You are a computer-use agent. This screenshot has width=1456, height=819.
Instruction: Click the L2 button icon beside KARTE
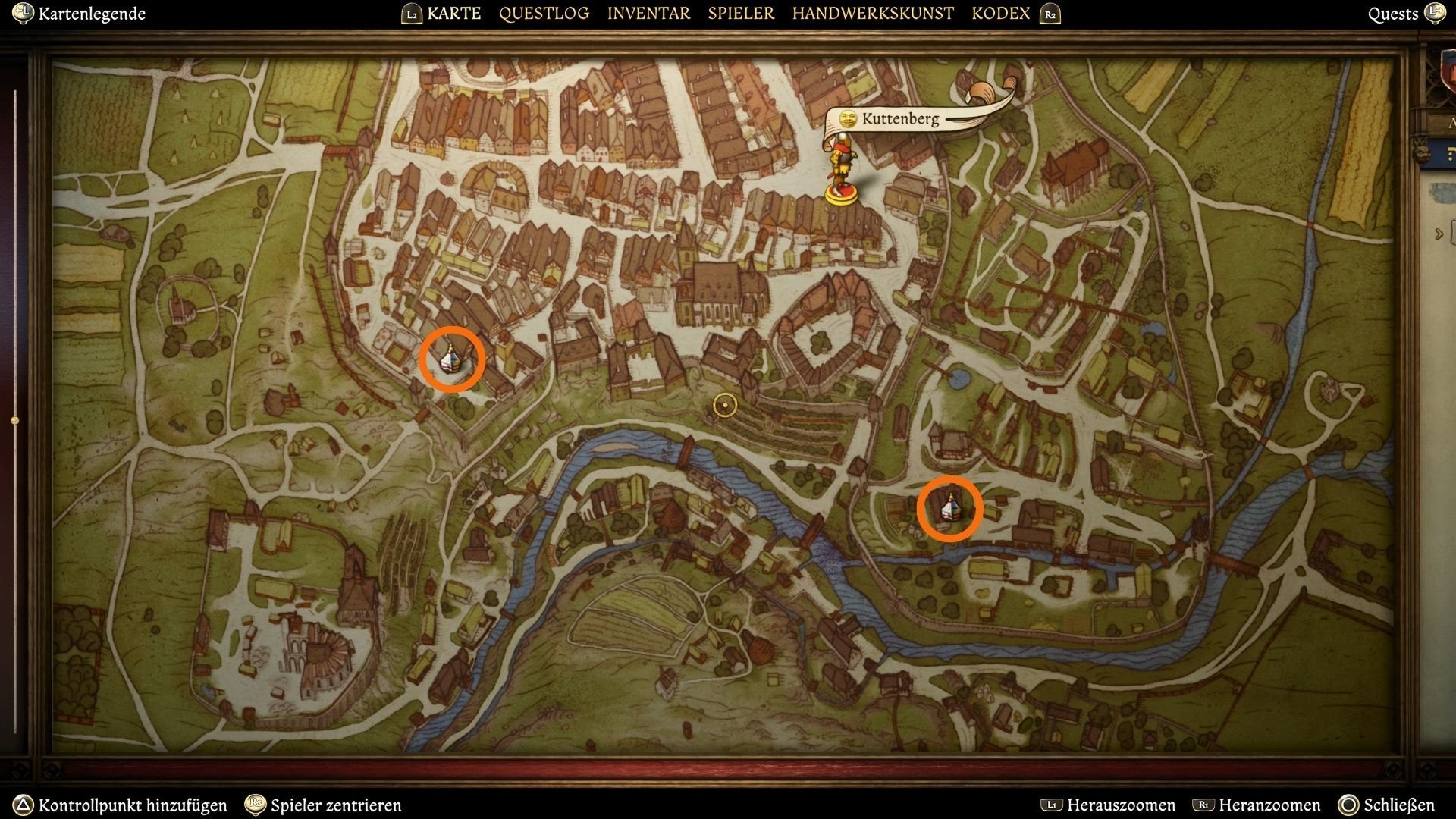410,13
